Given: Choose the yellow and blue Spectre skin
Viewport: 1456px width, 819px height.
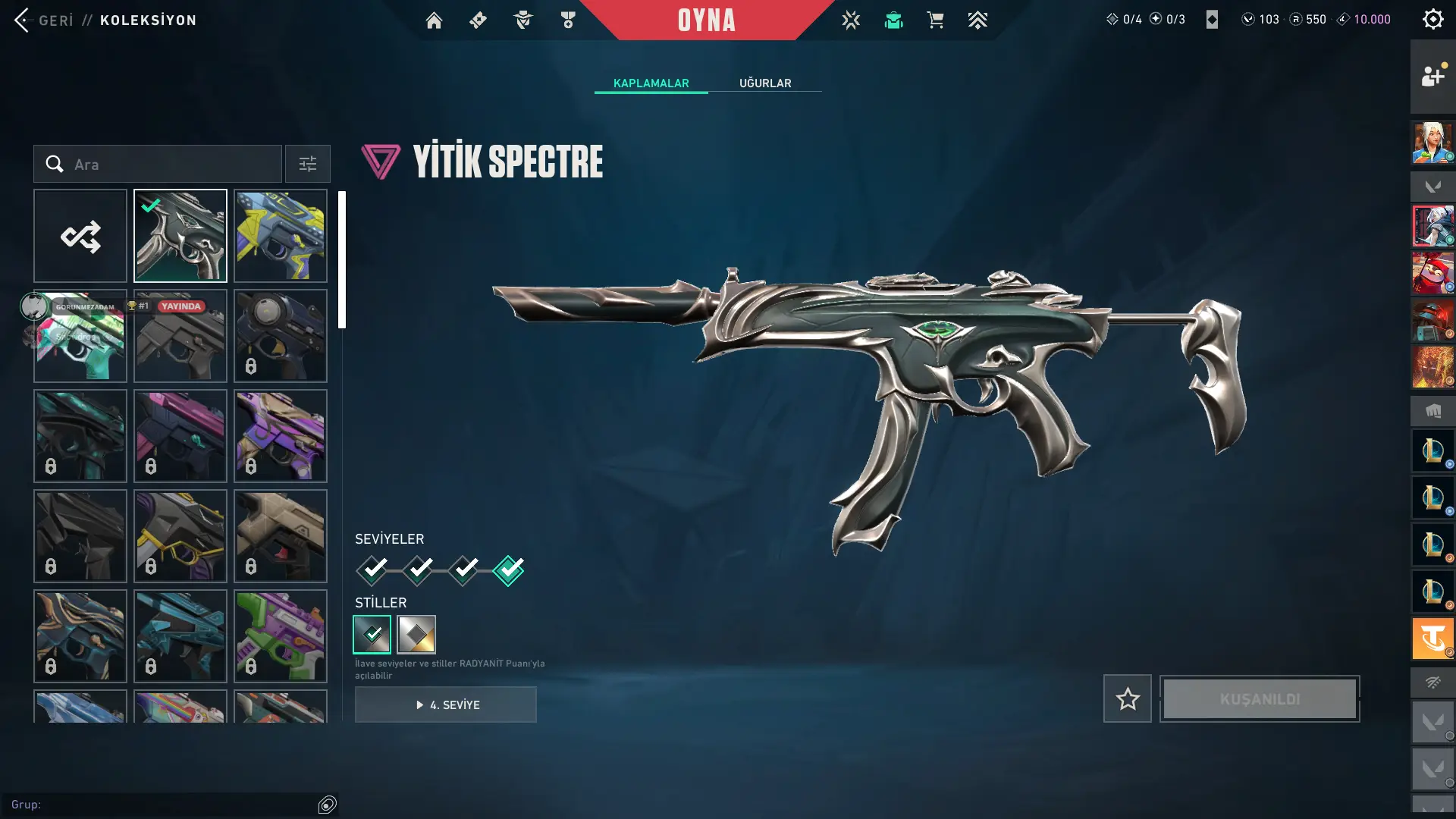Looking at the screenshot, I should (281, 236).
